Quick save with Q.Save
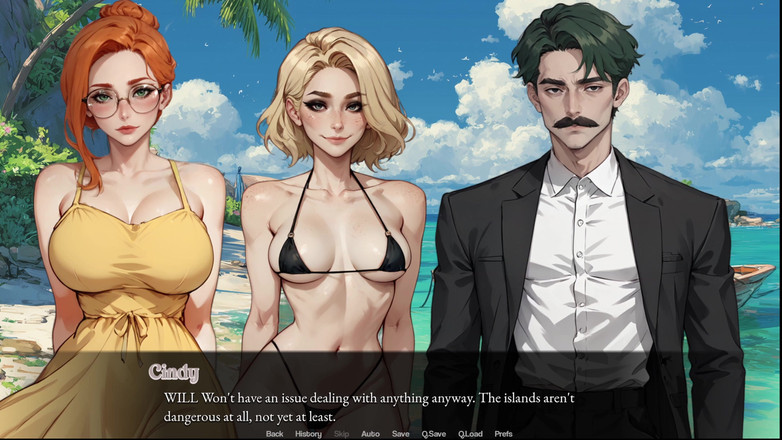 433,434
